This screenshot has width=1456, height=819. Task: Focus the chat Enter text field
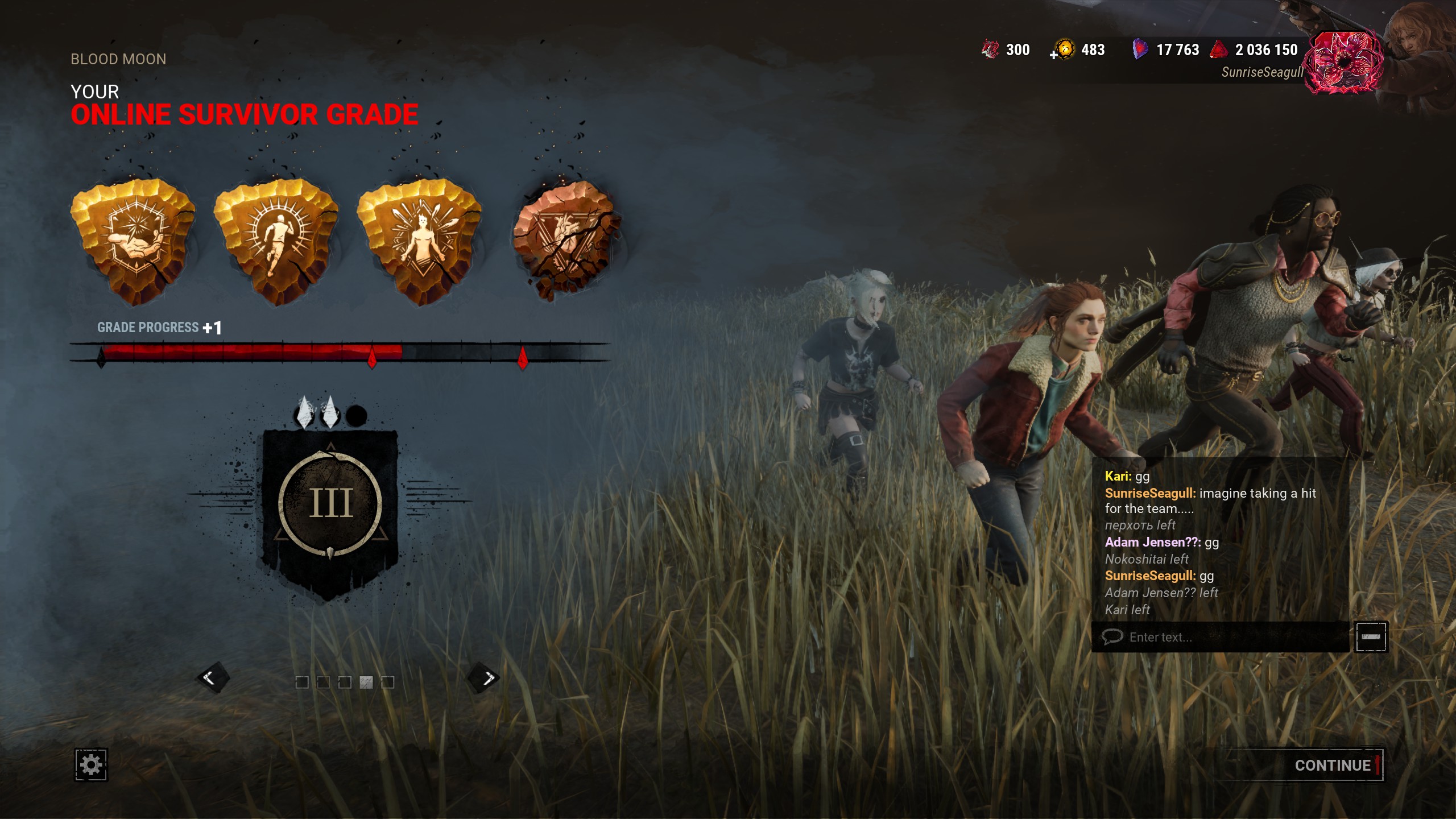click(1223, 637)
